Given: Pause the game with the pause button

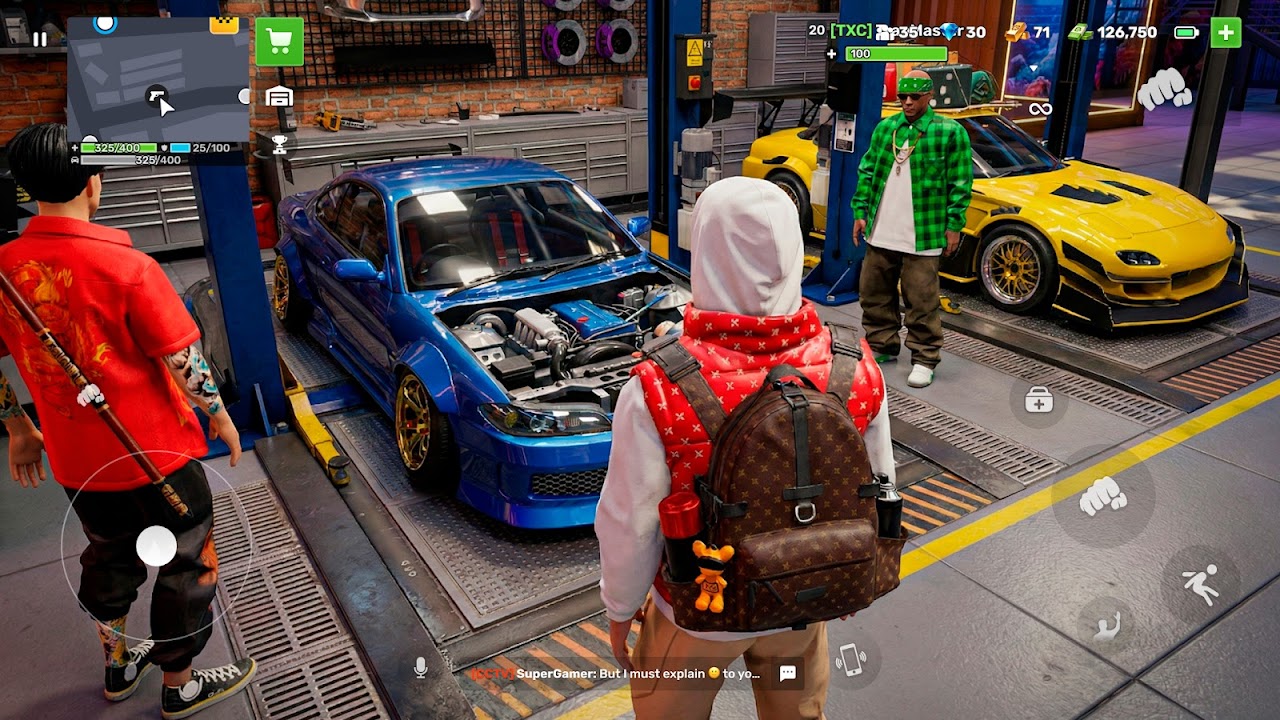Looking at the screenshot, I should coord(39,39).
